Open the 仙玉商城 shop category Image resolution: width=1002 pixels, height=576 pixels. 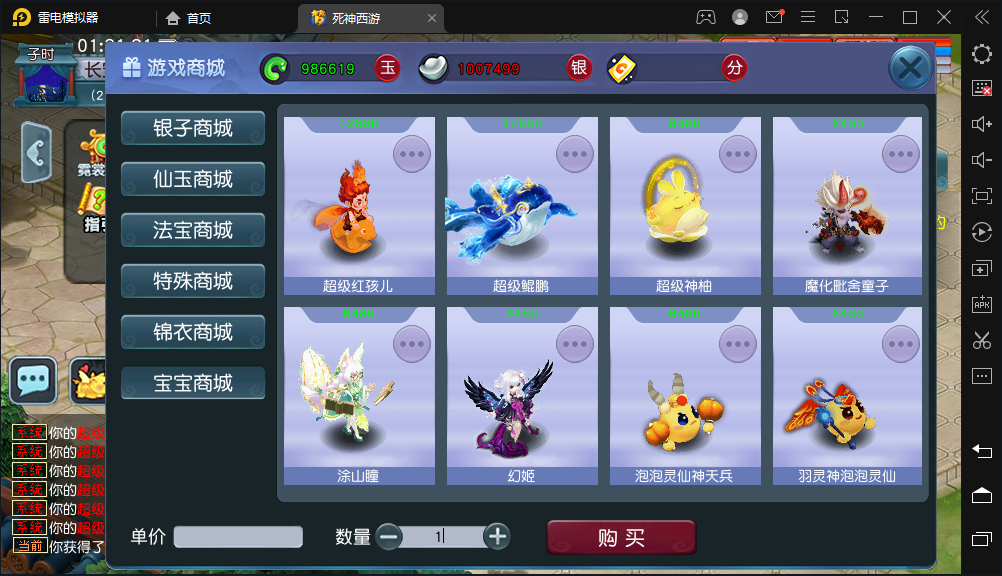pos(193,179)
